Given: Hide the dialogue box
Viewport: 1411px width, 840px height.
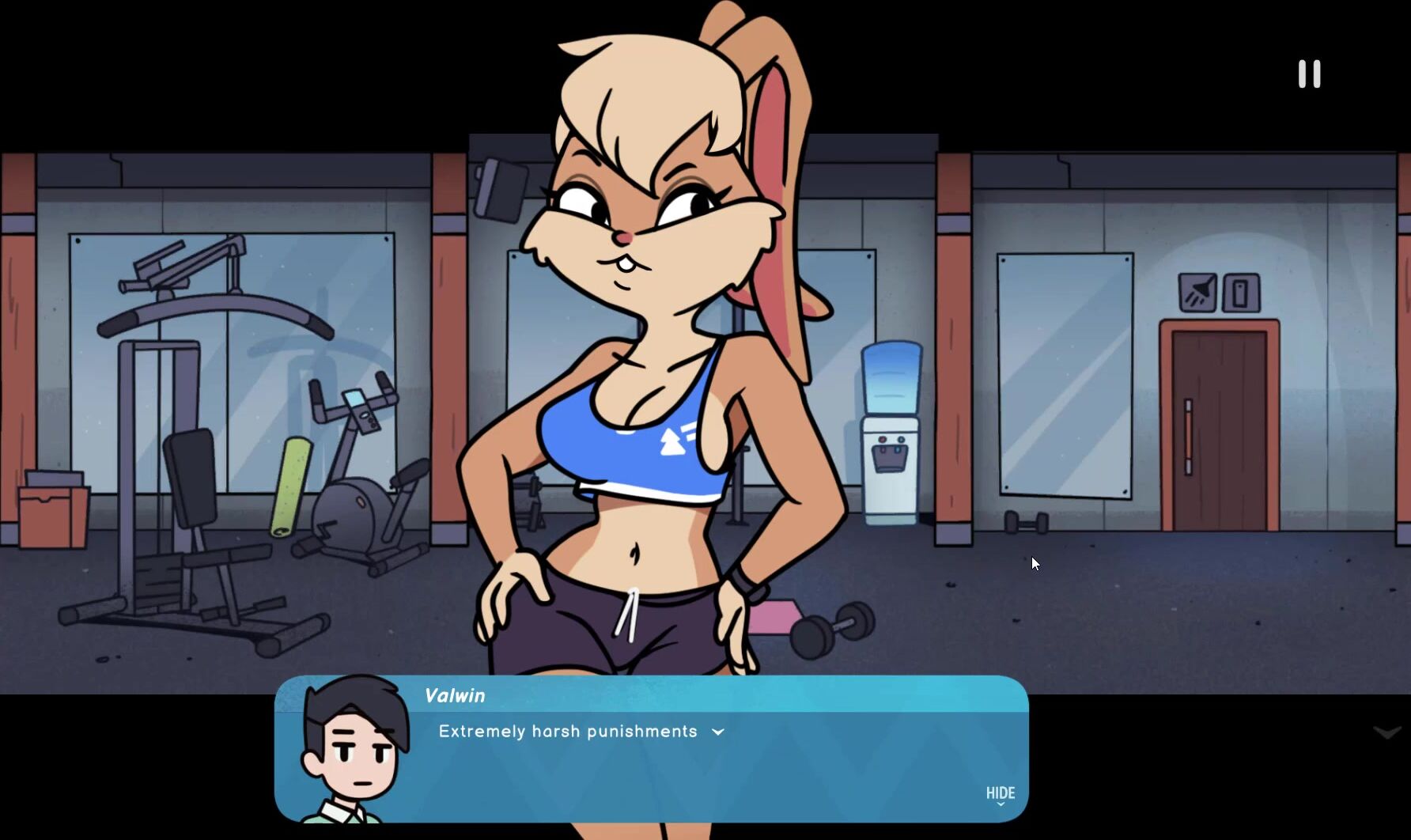Looking at the screenshot, I should 1000,794.
